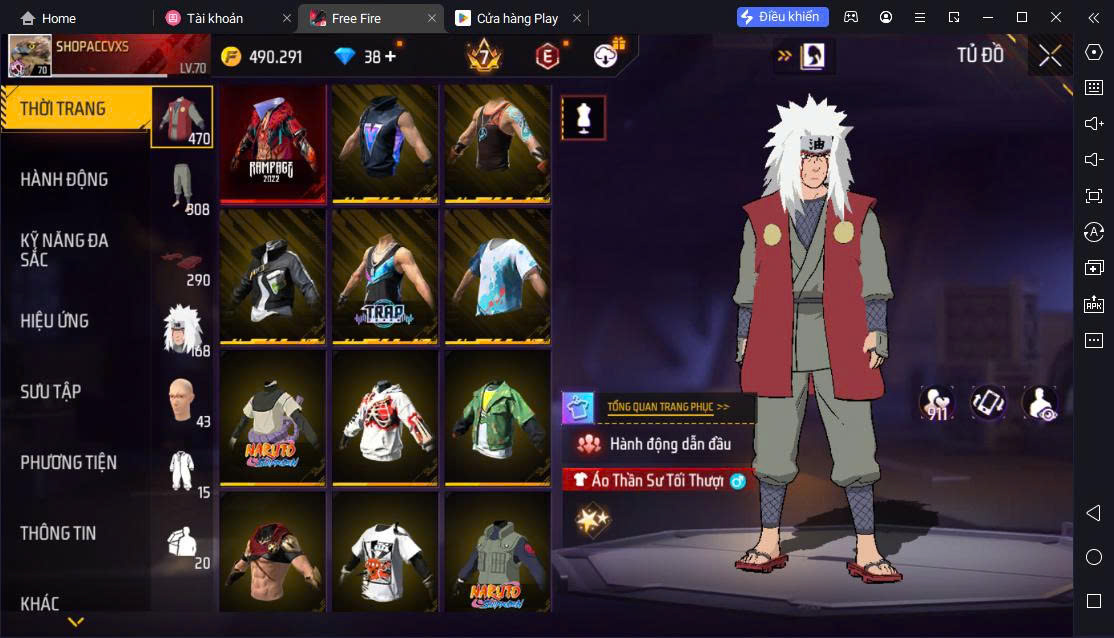
Task: Toggle the character visibility eye icon
Action: (x=1040, y=403)
